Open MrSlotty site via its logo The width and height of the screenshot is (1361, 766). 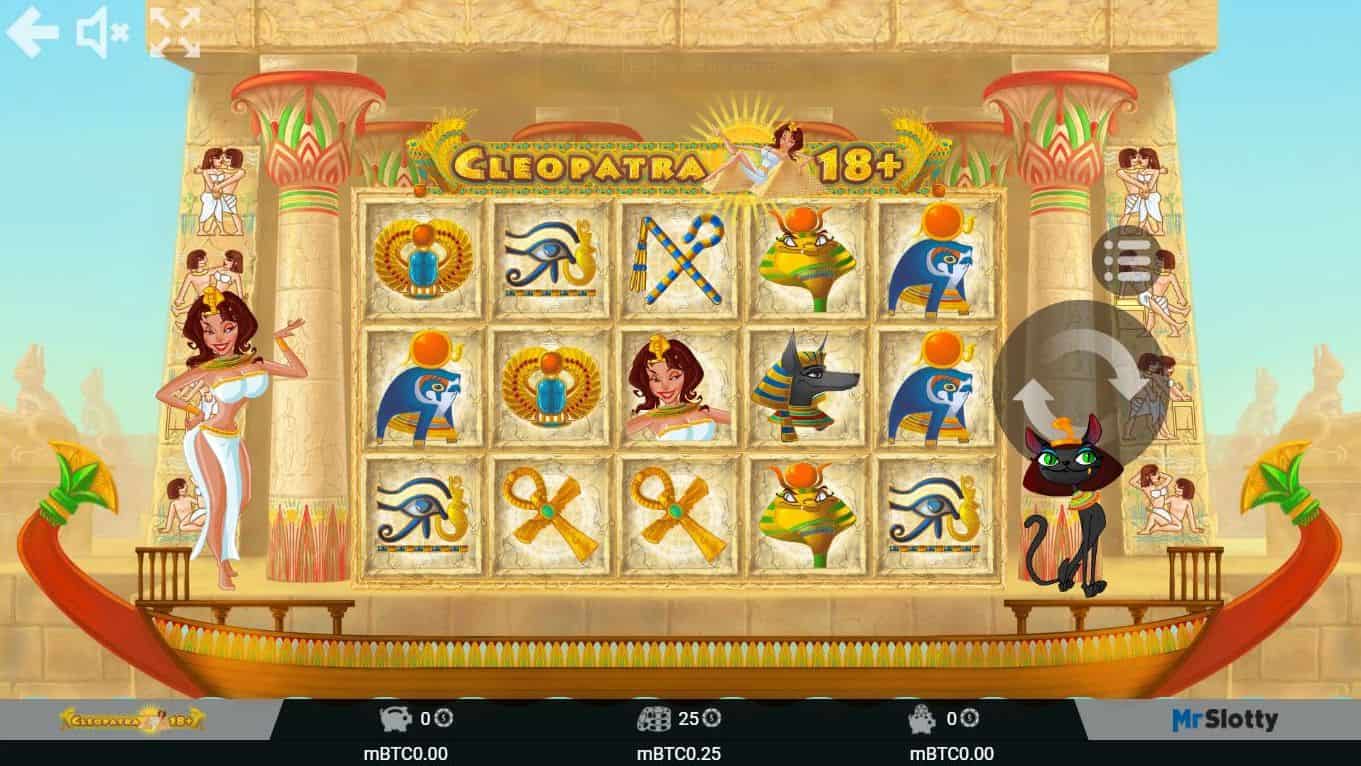coord(1222,717)
